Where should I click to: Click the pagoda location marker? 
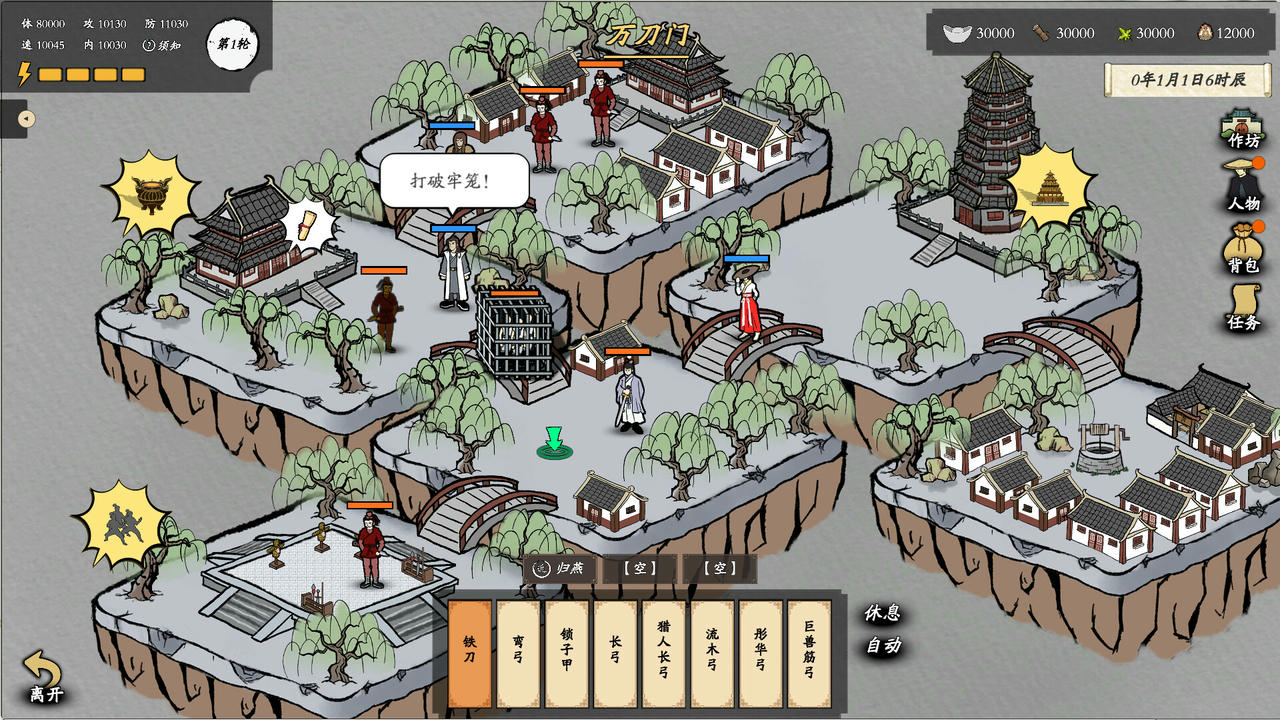tap(1050, 186)
